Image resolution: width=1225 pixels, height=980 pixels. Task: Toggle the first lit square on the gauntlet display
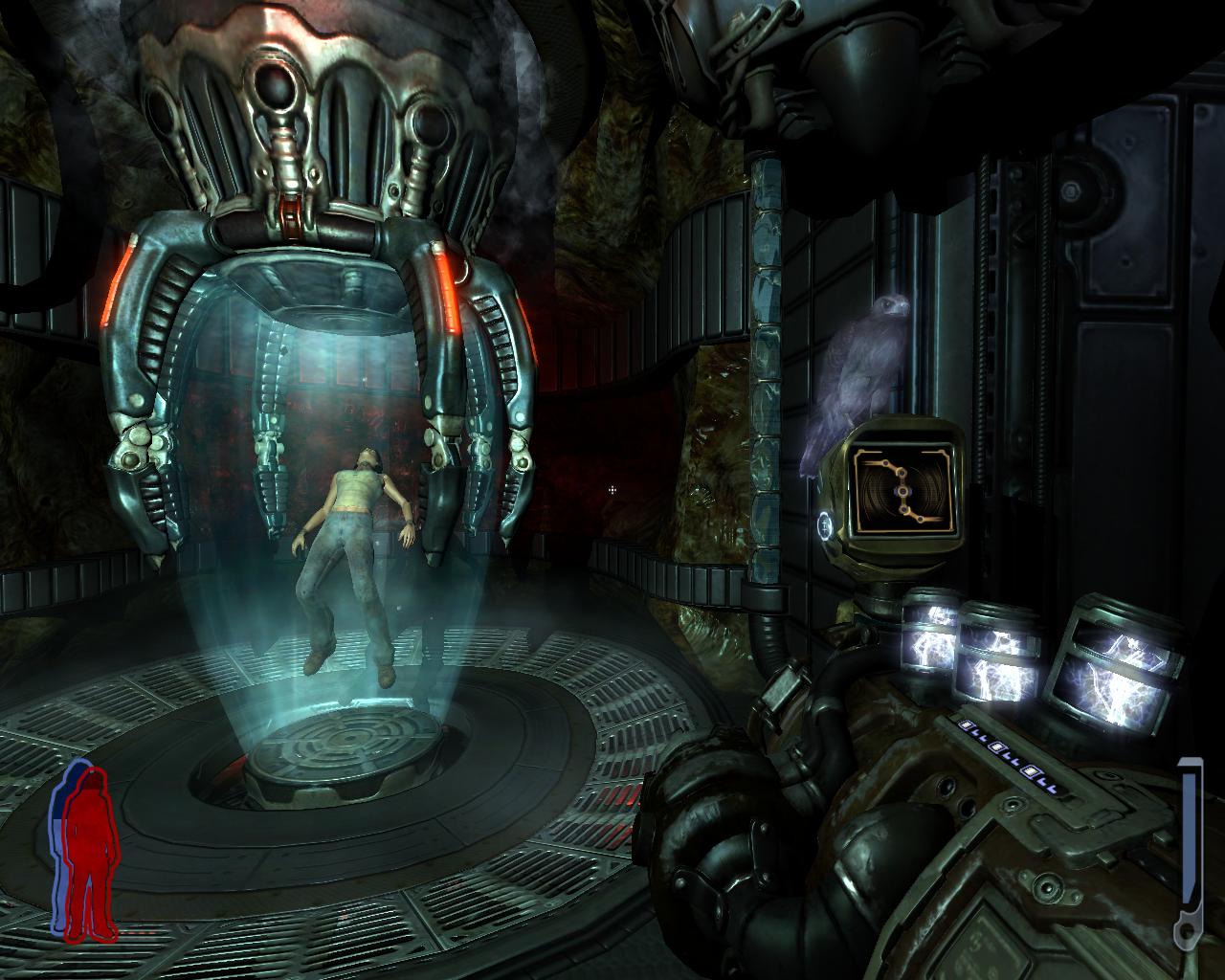(x=965, y=724)
